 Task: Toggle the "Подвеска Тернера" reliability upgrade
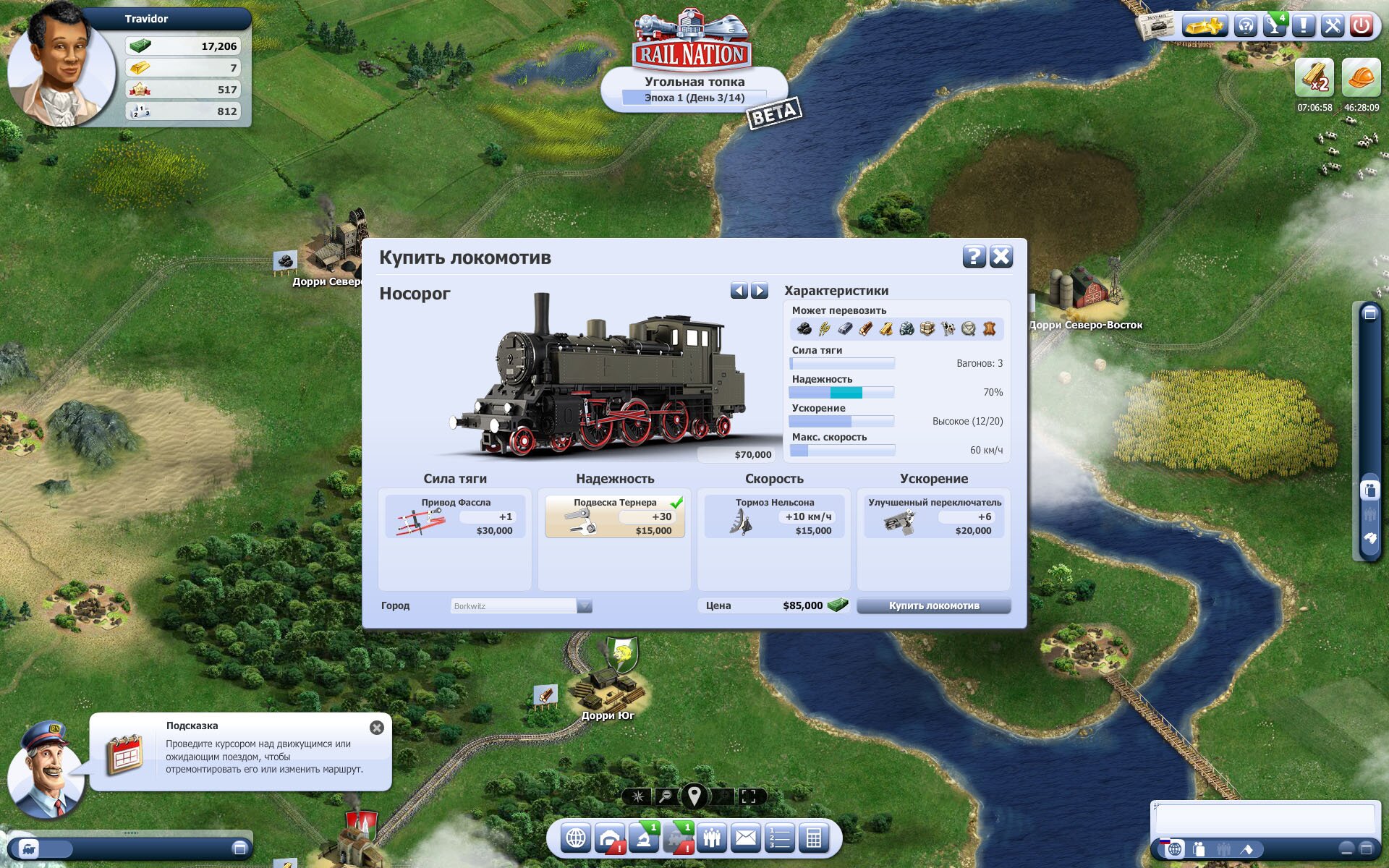click(x=615, y=516)
